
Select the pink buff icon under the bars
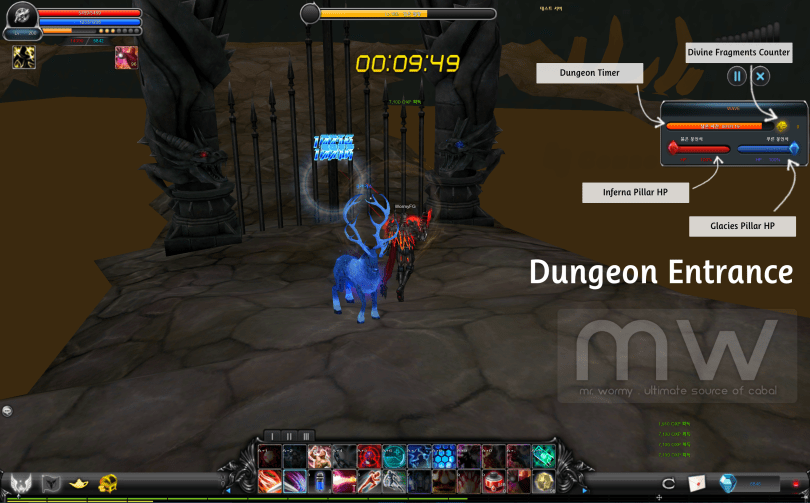pos(126,57)
